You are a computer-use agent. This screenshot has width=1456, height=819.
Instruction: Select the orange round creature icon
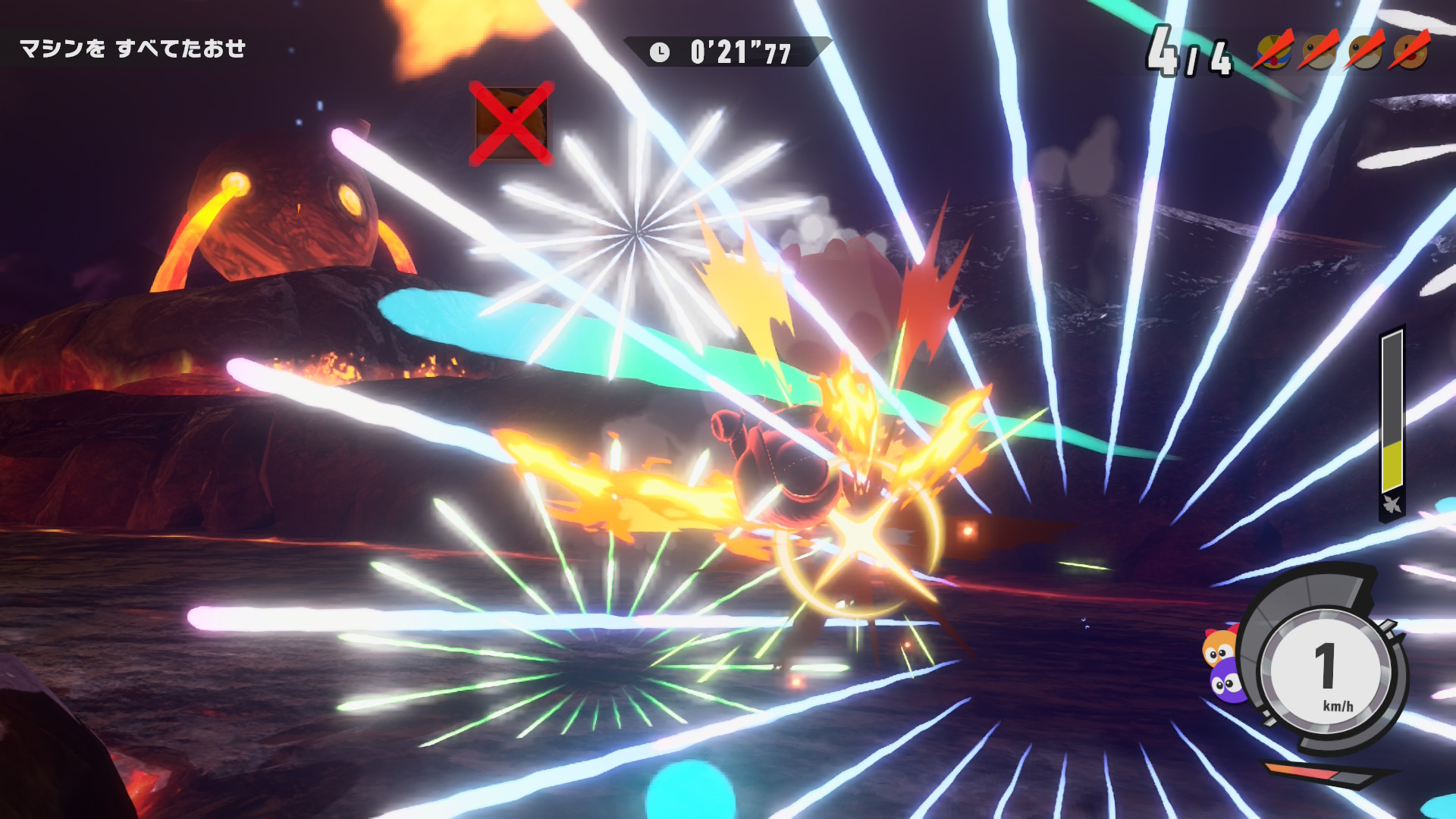tap(1219, 648)
